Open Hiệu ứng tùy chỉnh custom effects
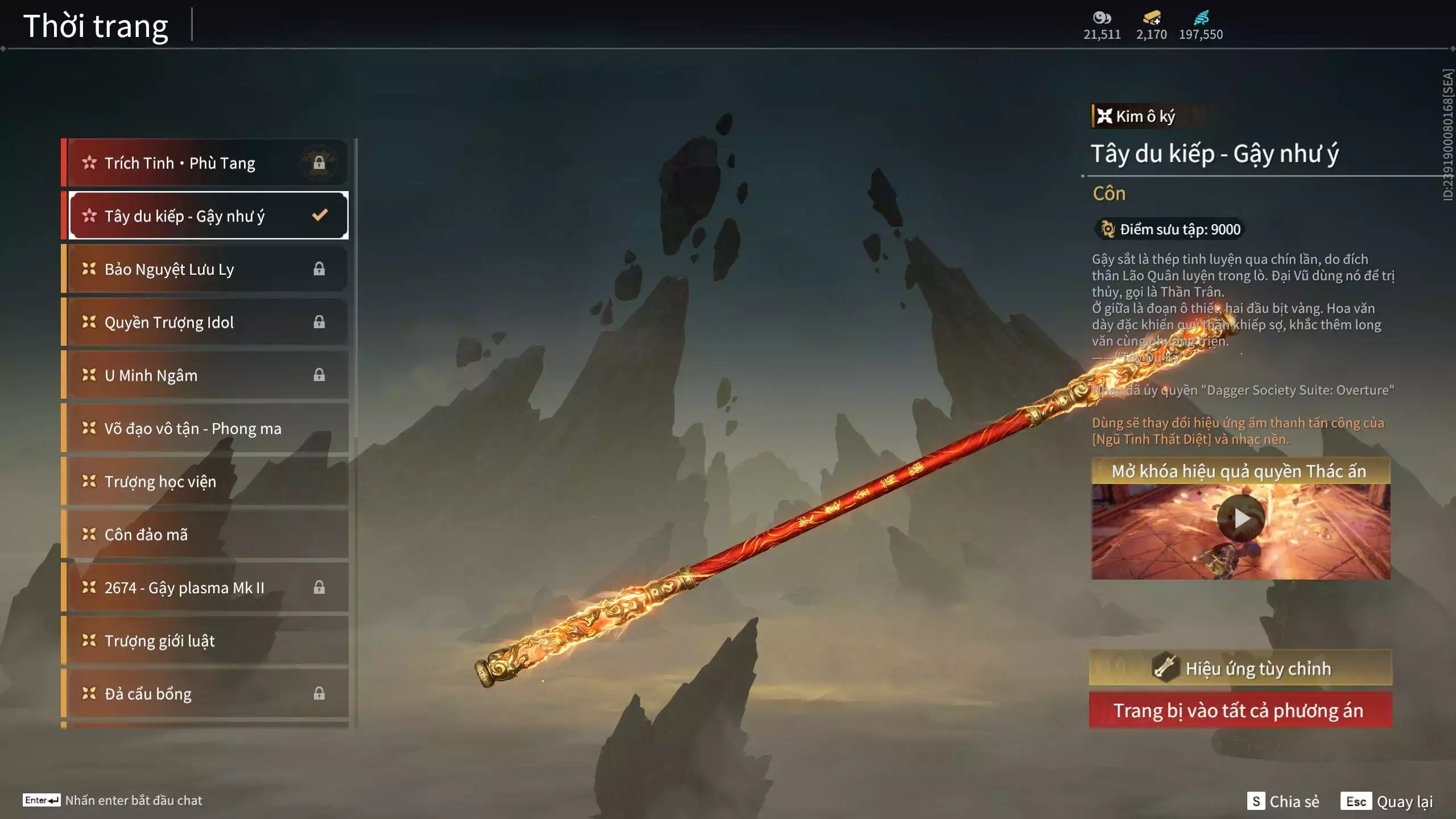The height and width of the screenshot is (819, 1456). (1240, 668)
